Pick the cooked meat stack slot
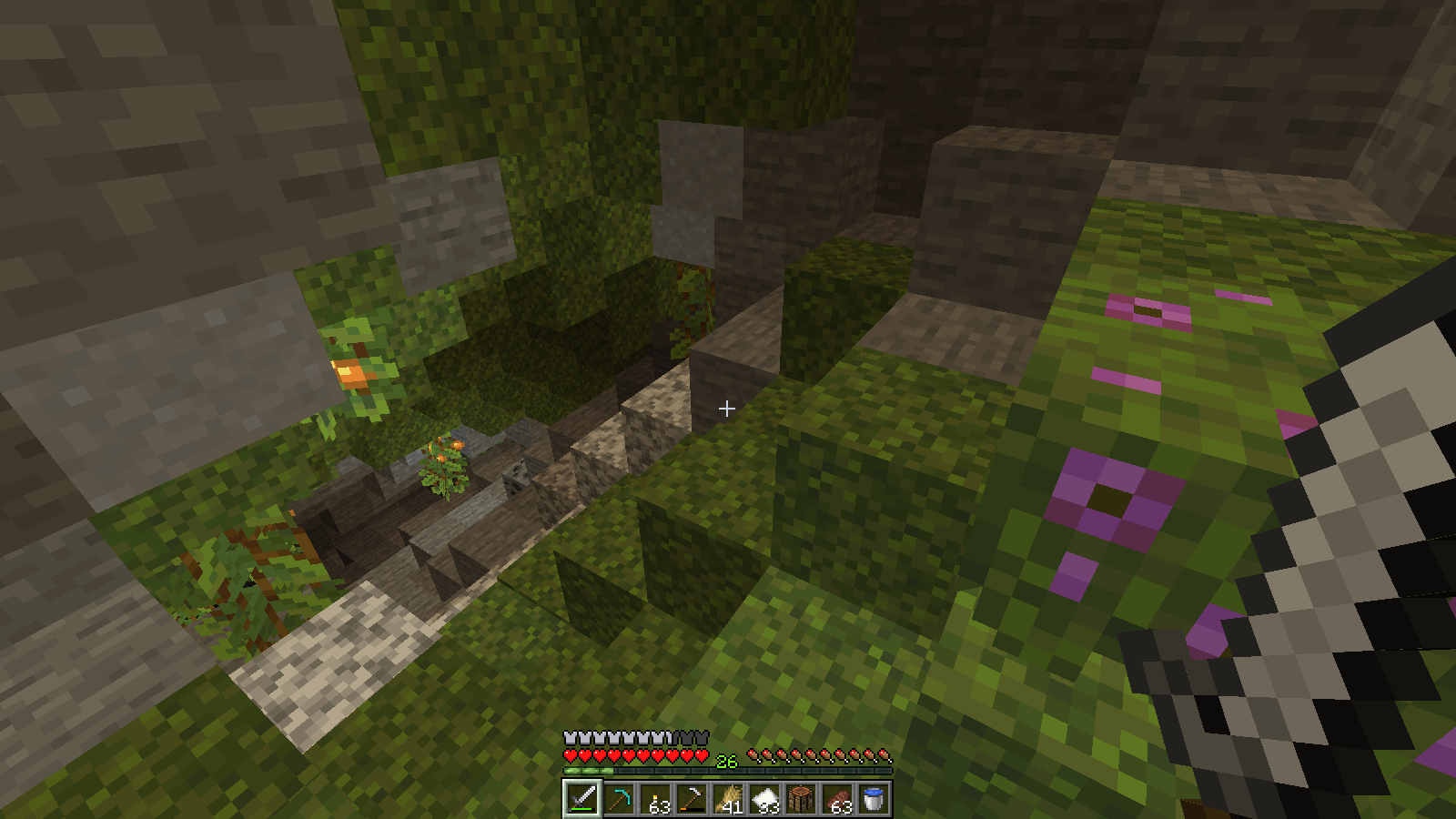The image size is (1456, 819). 837,799
